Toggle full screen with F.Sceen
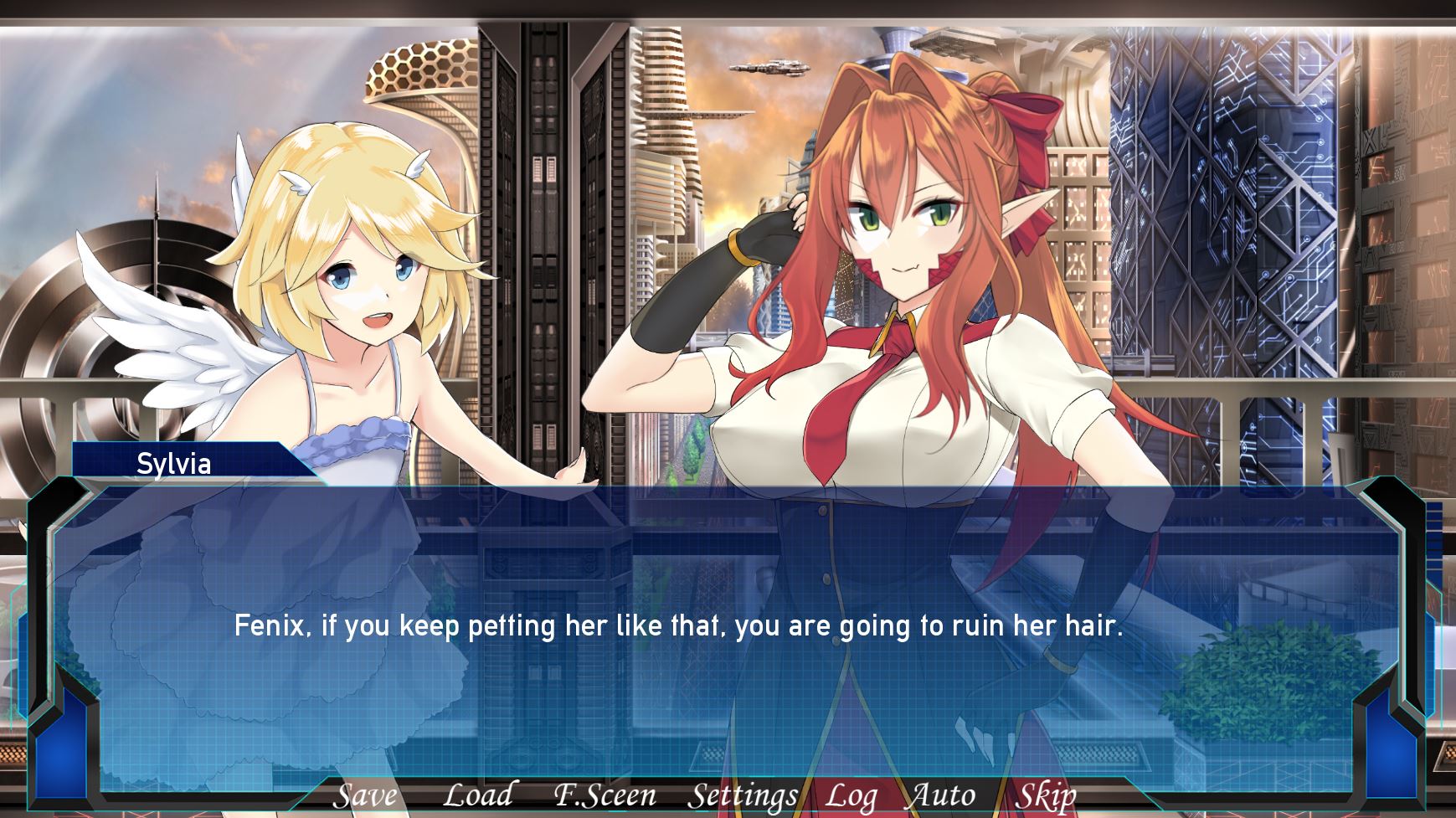 (x=605, y=795)
